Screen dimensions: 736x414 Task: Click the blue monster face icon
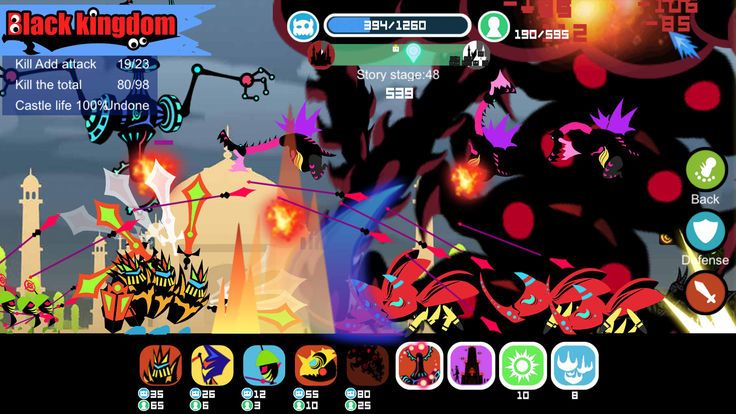(x=303, y=26)
